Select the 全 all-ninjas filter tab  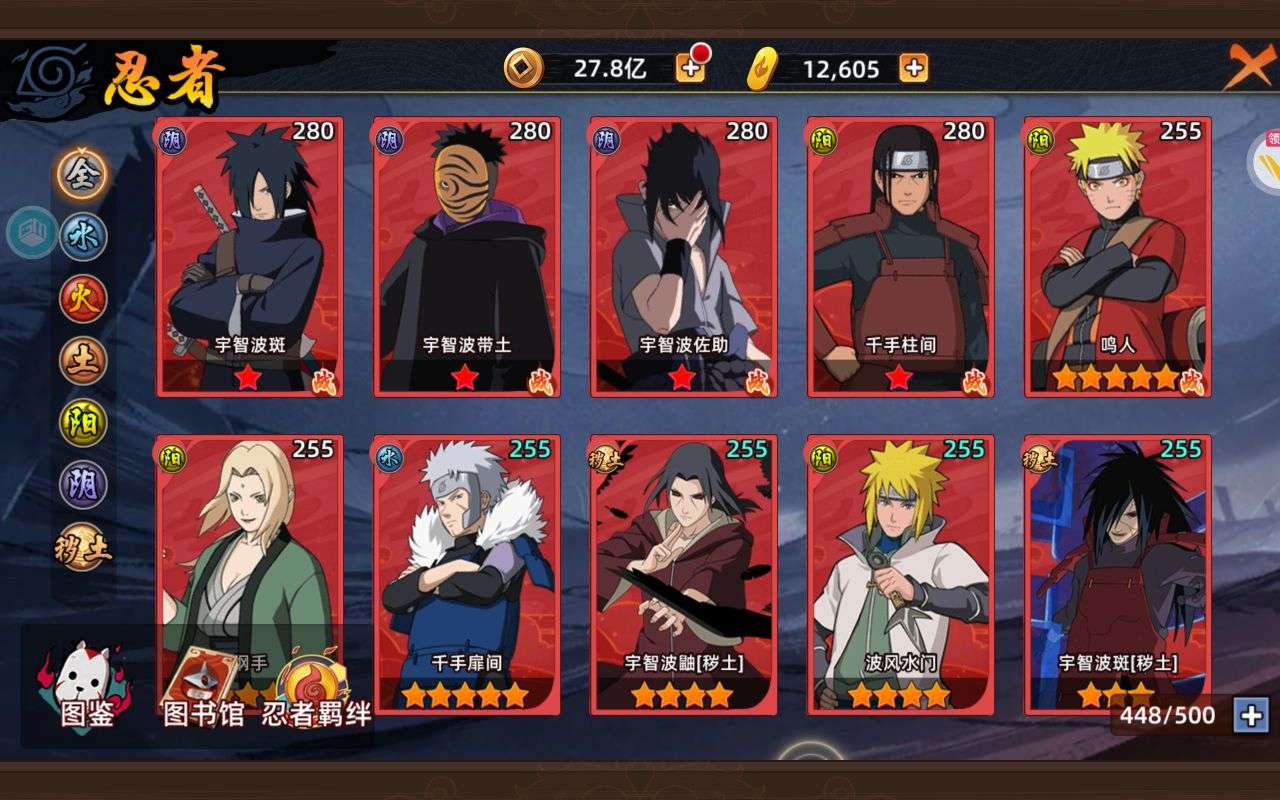(x=82, y=174)
